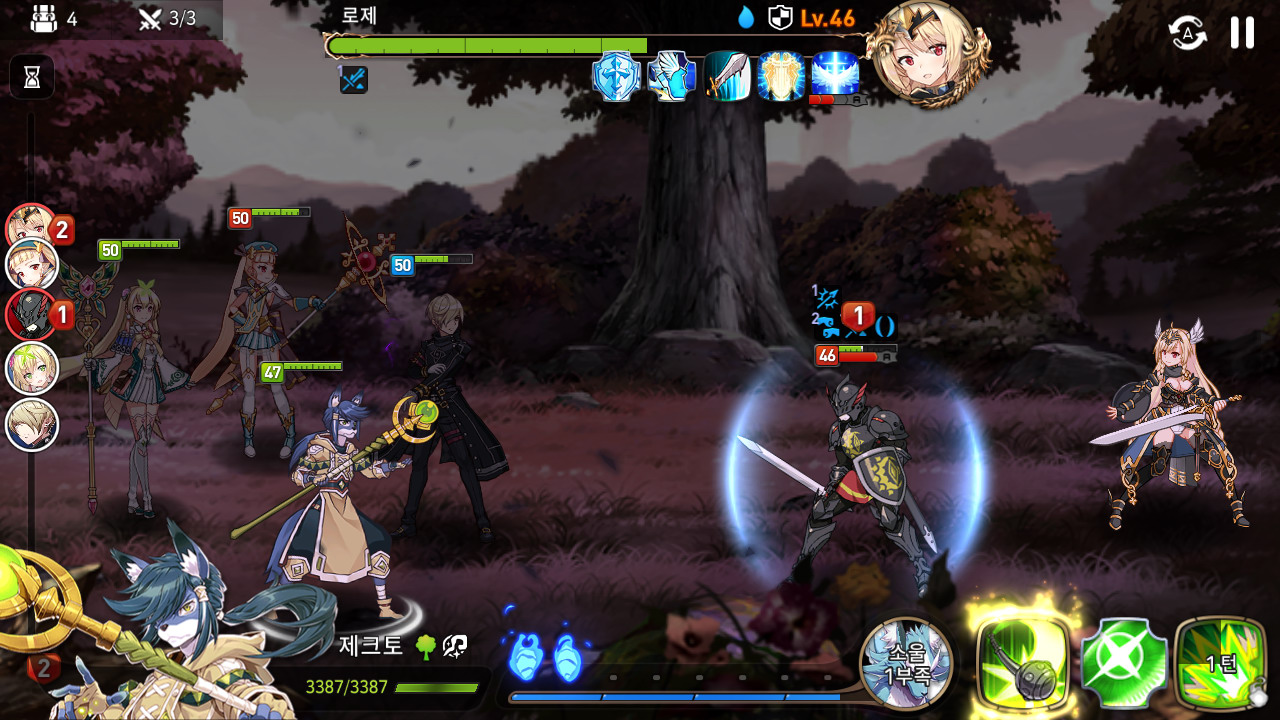
Task: Pause the battle
Action: click(1242, 33)
